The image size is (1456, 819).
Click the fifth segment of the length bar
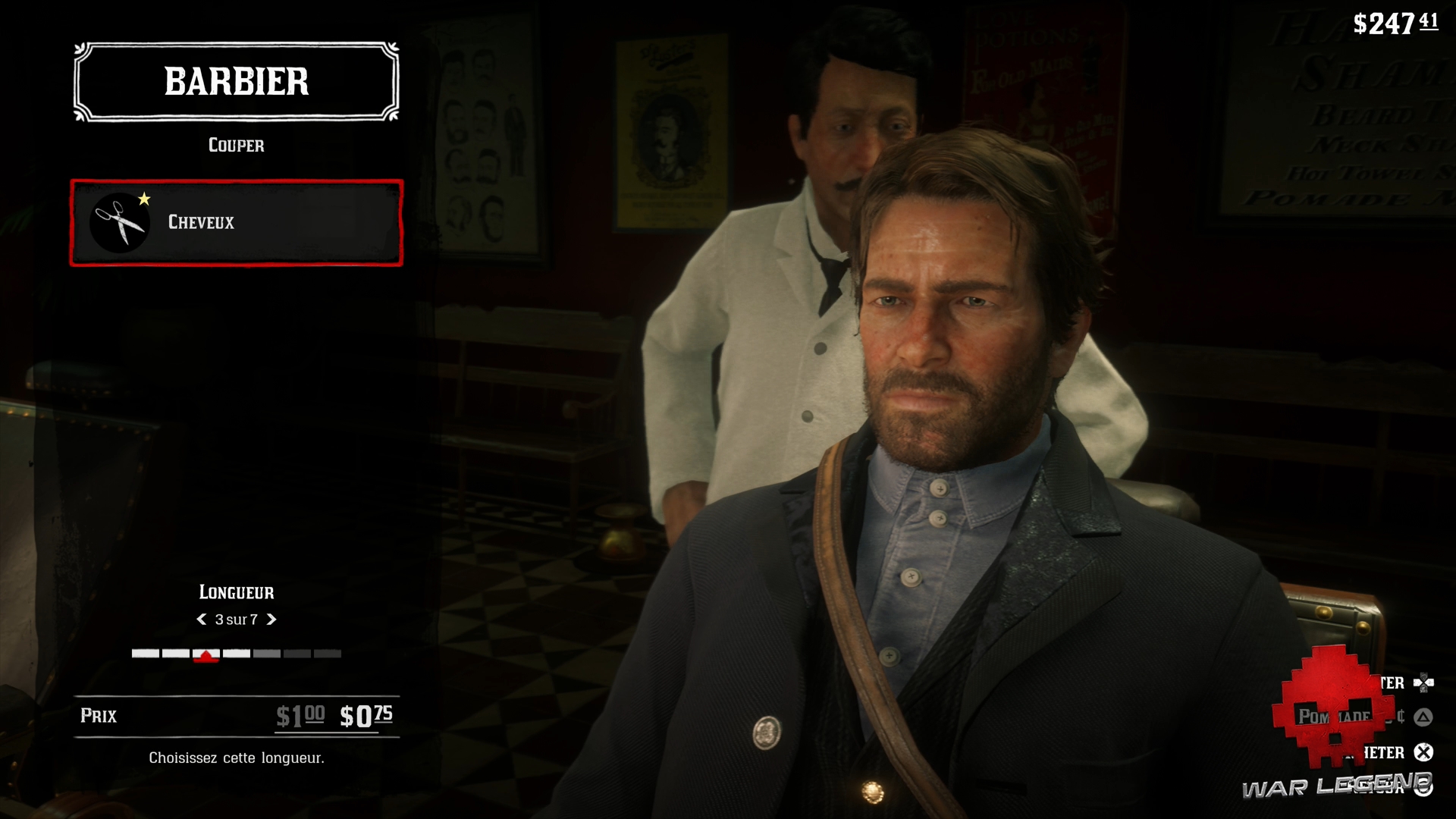click(266, 653)
